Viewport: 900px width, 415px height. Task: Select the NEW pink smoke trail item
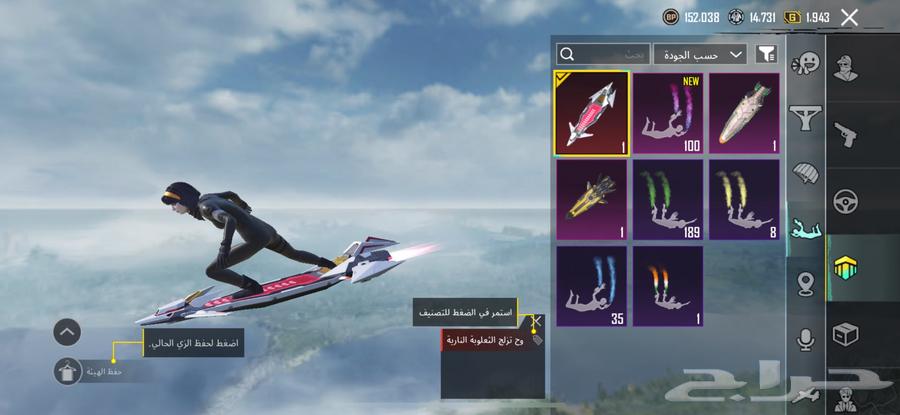pos(667,112)
